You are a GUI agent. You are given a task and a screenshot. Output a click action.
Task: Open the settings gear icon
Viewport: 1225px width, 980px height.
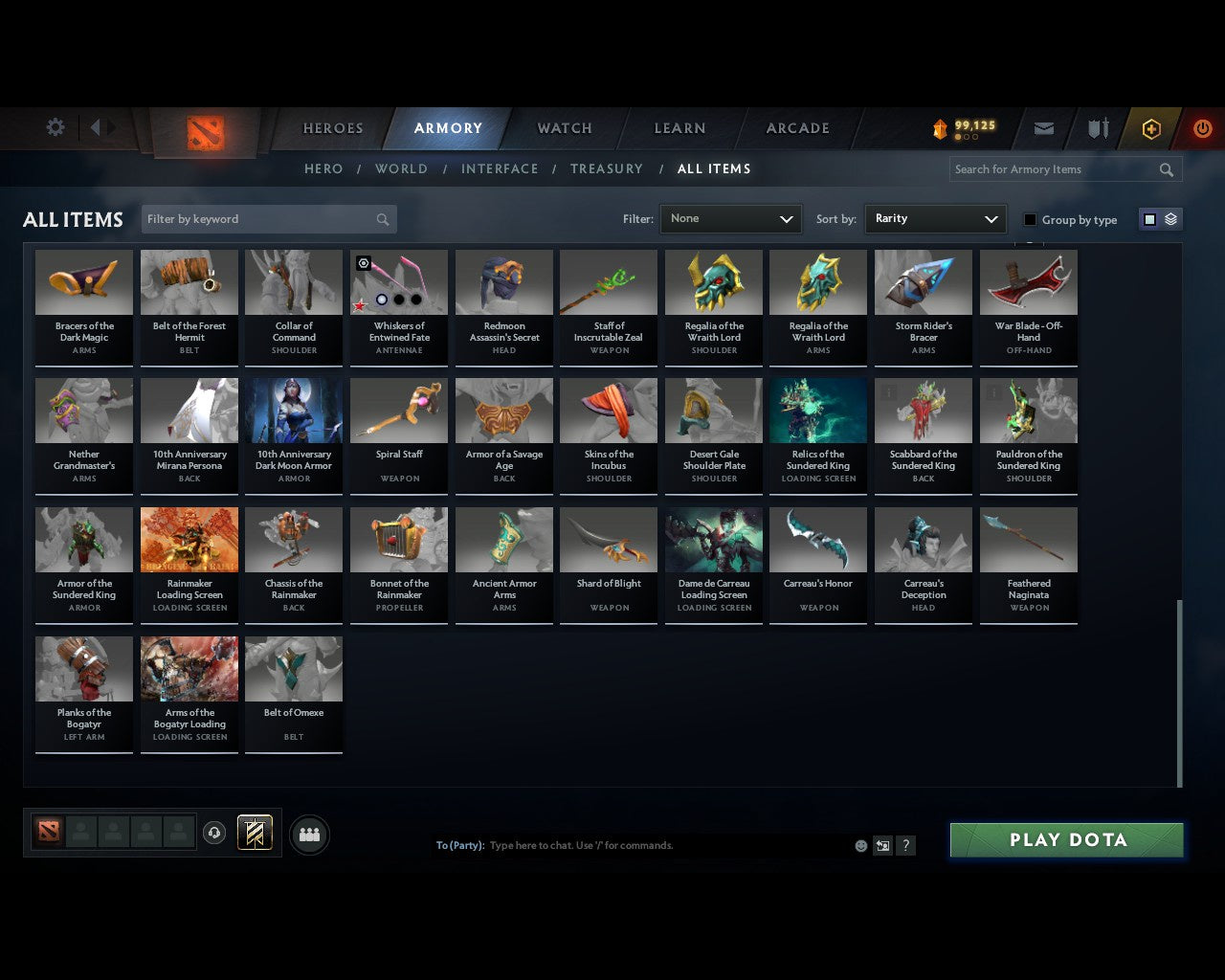pos(55,127)
